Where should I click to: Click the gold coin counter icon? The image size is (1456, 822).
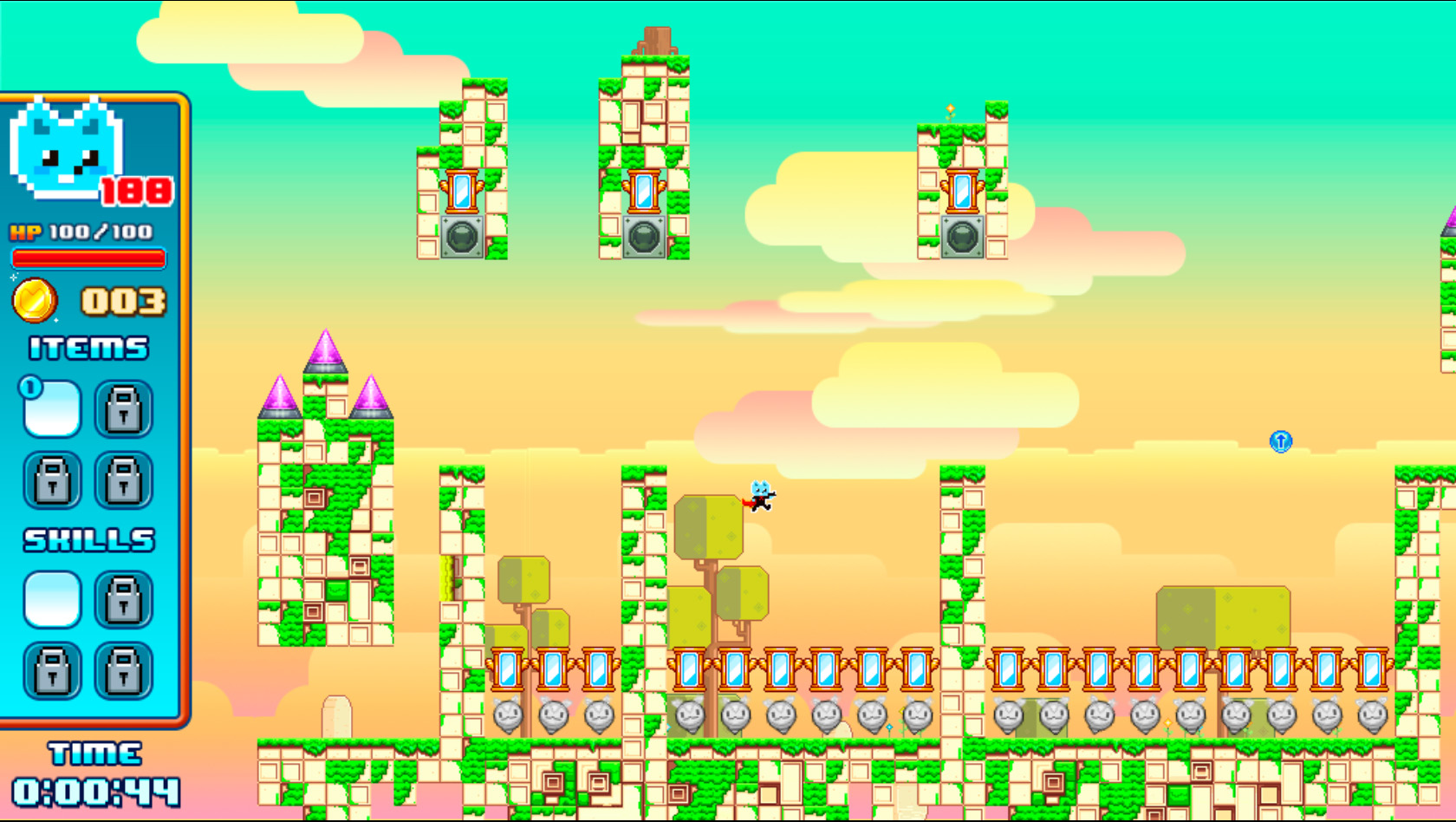(x=35, y=300)
